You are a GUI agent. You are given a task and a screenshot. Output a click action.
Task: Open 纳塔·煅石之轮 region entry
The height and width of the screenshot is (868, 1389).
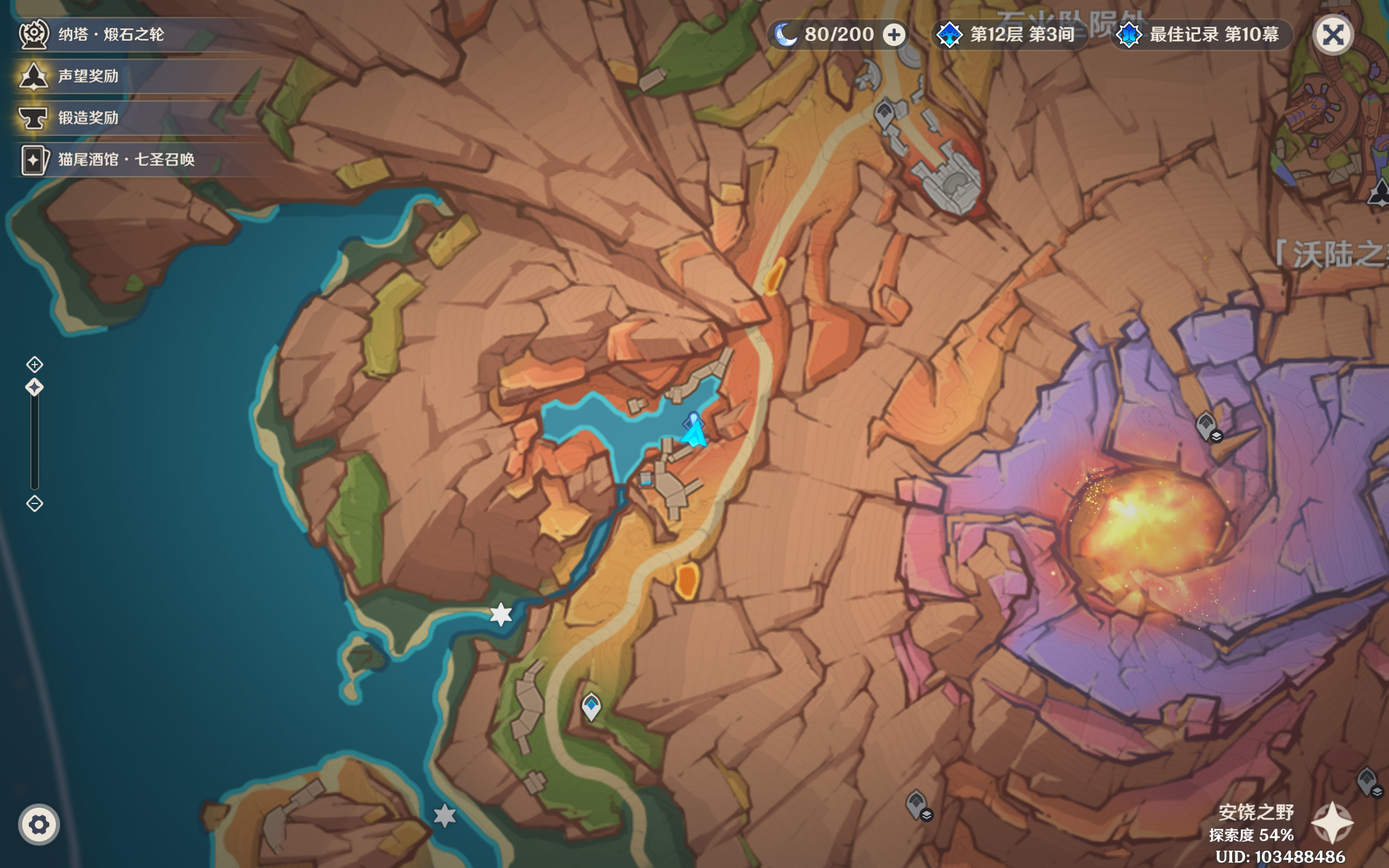point(109,34)
